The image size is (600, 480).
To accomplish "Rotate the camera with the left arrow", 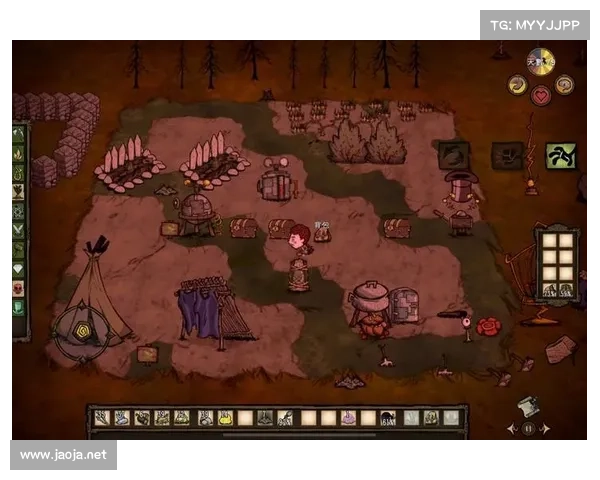I will (513, 428).
